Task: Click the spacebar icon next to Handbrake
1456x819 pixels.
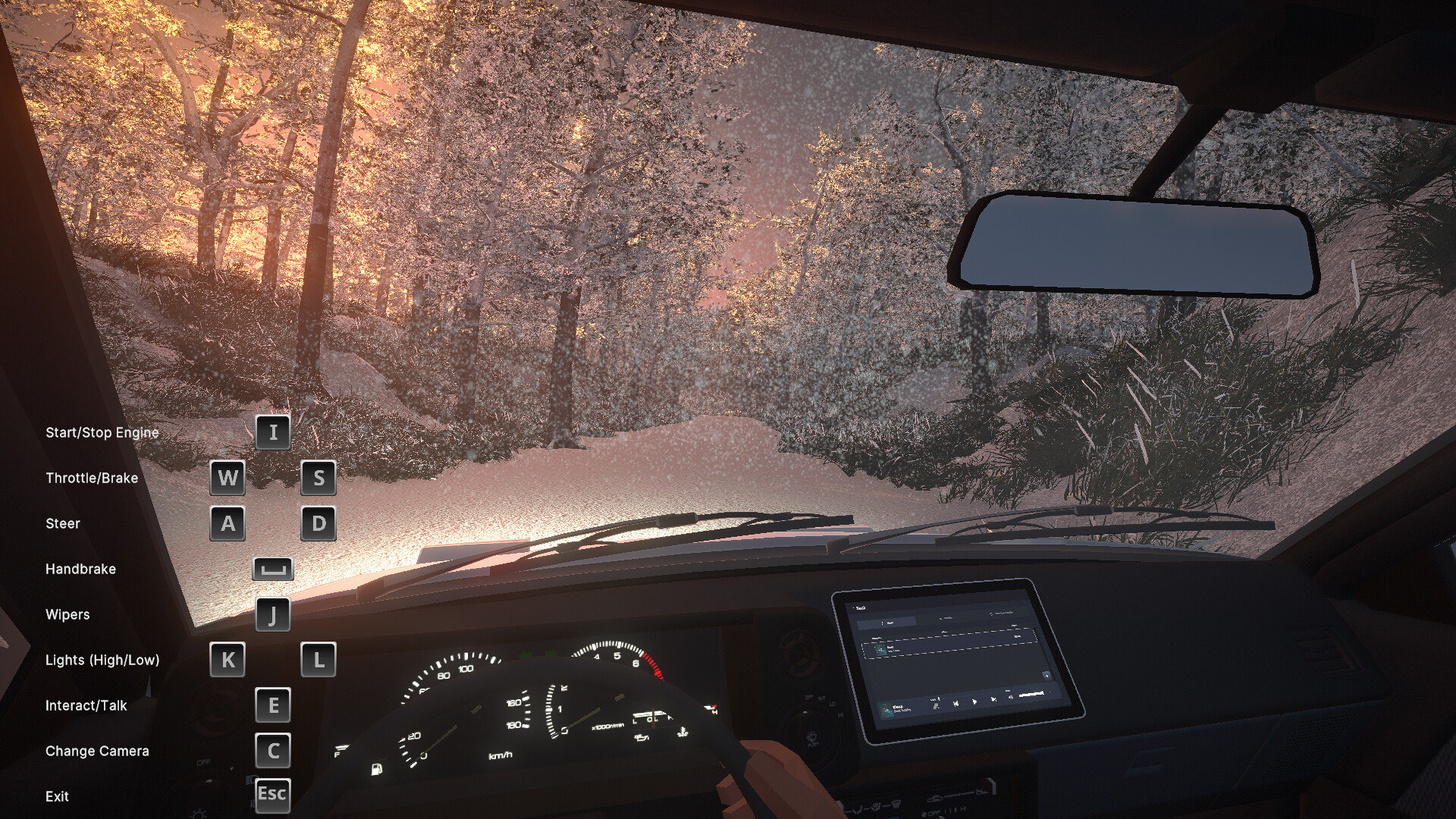Action: [x=274, y=569]
